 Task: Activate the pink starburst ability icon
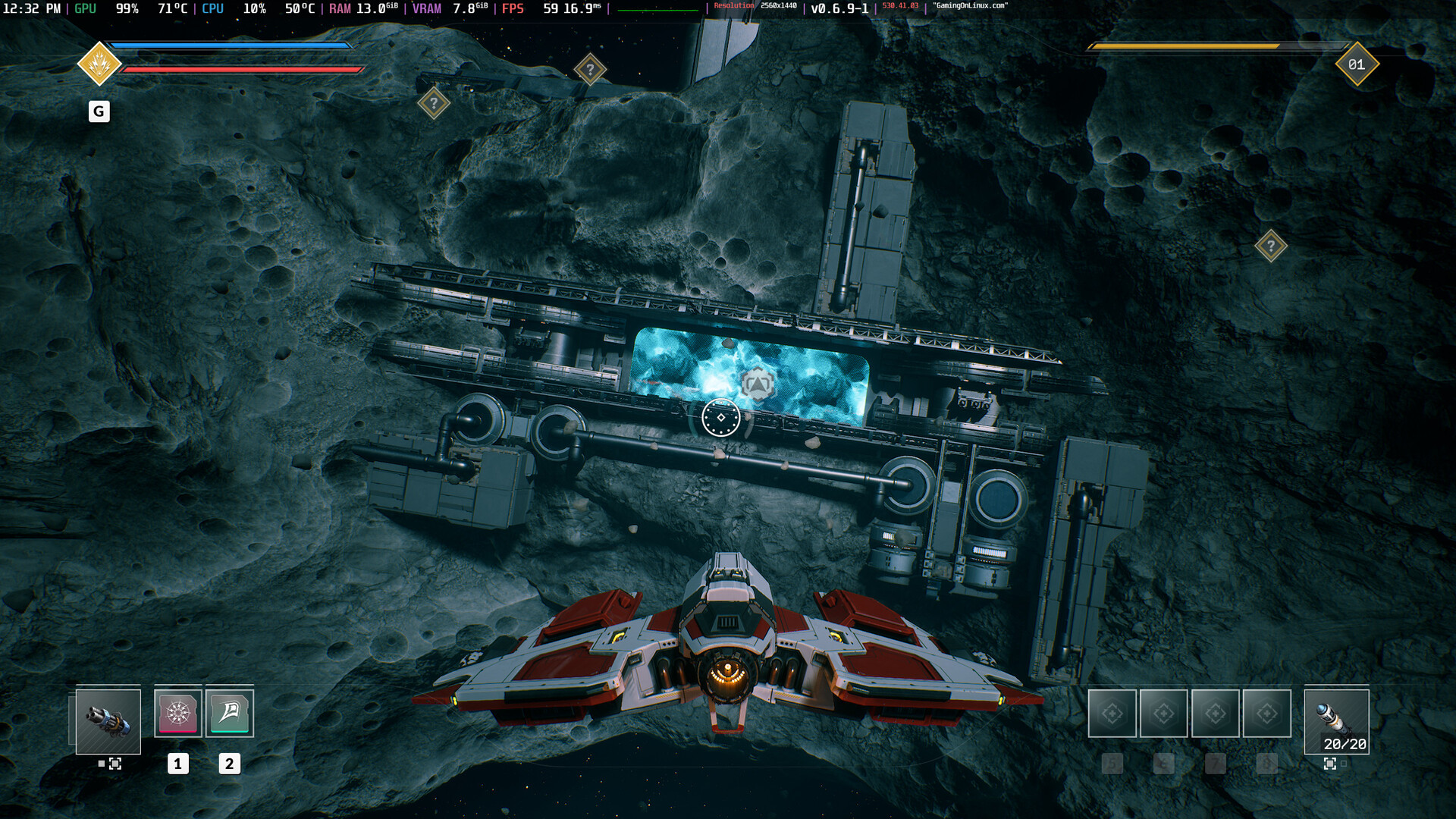(178, 713)
